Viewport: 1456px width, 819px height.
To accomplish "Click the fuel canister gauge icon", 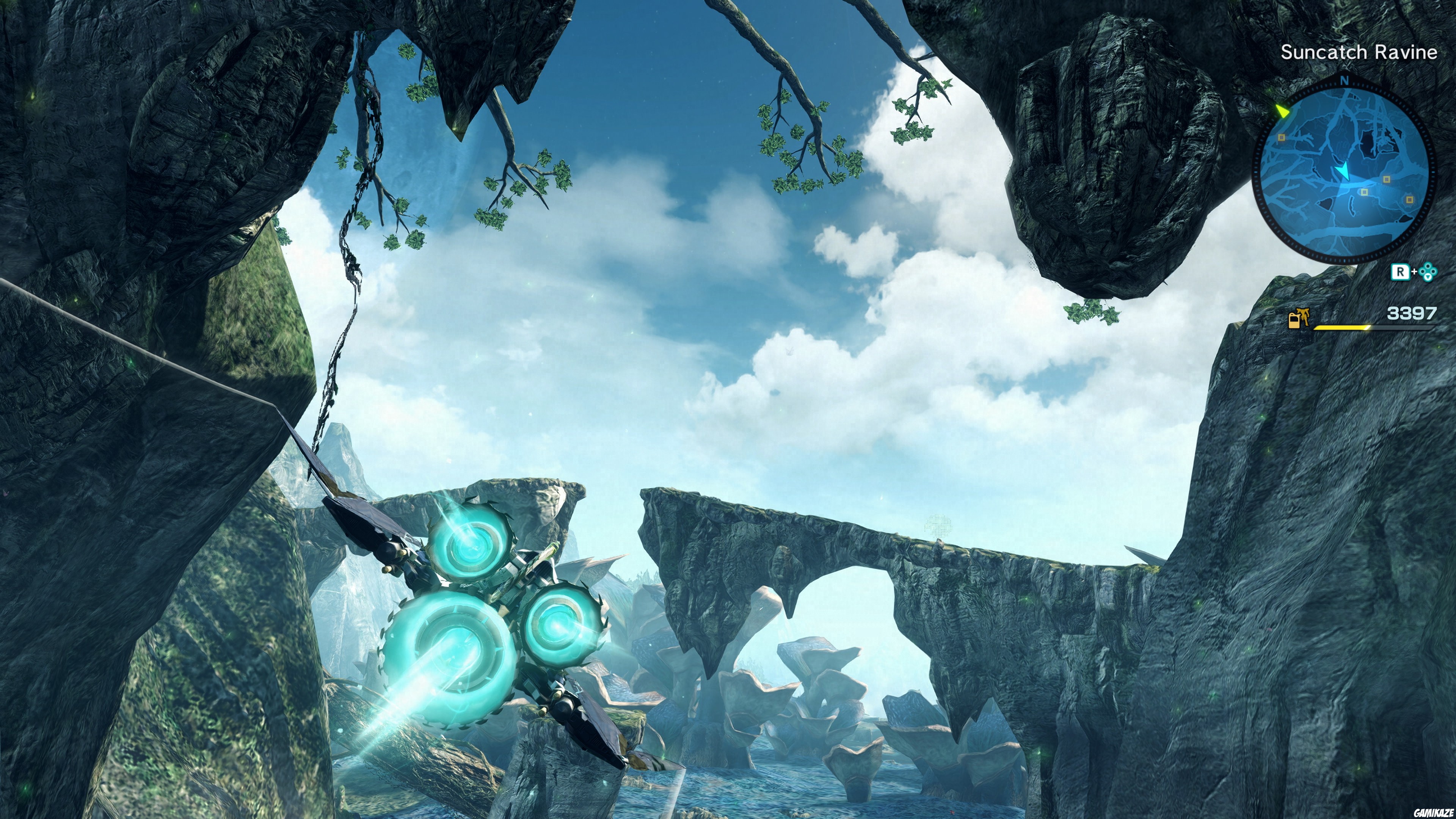I will pyautogui.click(x=1294, y=322).
